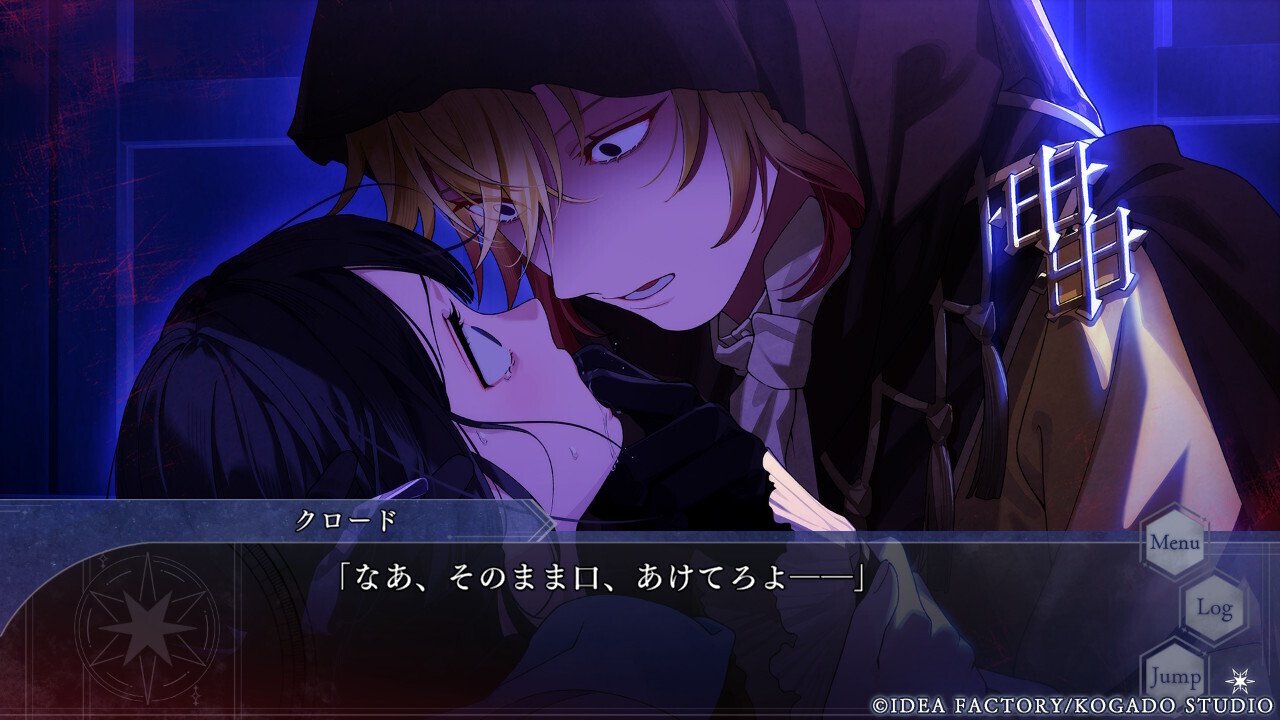Click the sparkle accent on the Menu hexagon

click(1203, 520)
